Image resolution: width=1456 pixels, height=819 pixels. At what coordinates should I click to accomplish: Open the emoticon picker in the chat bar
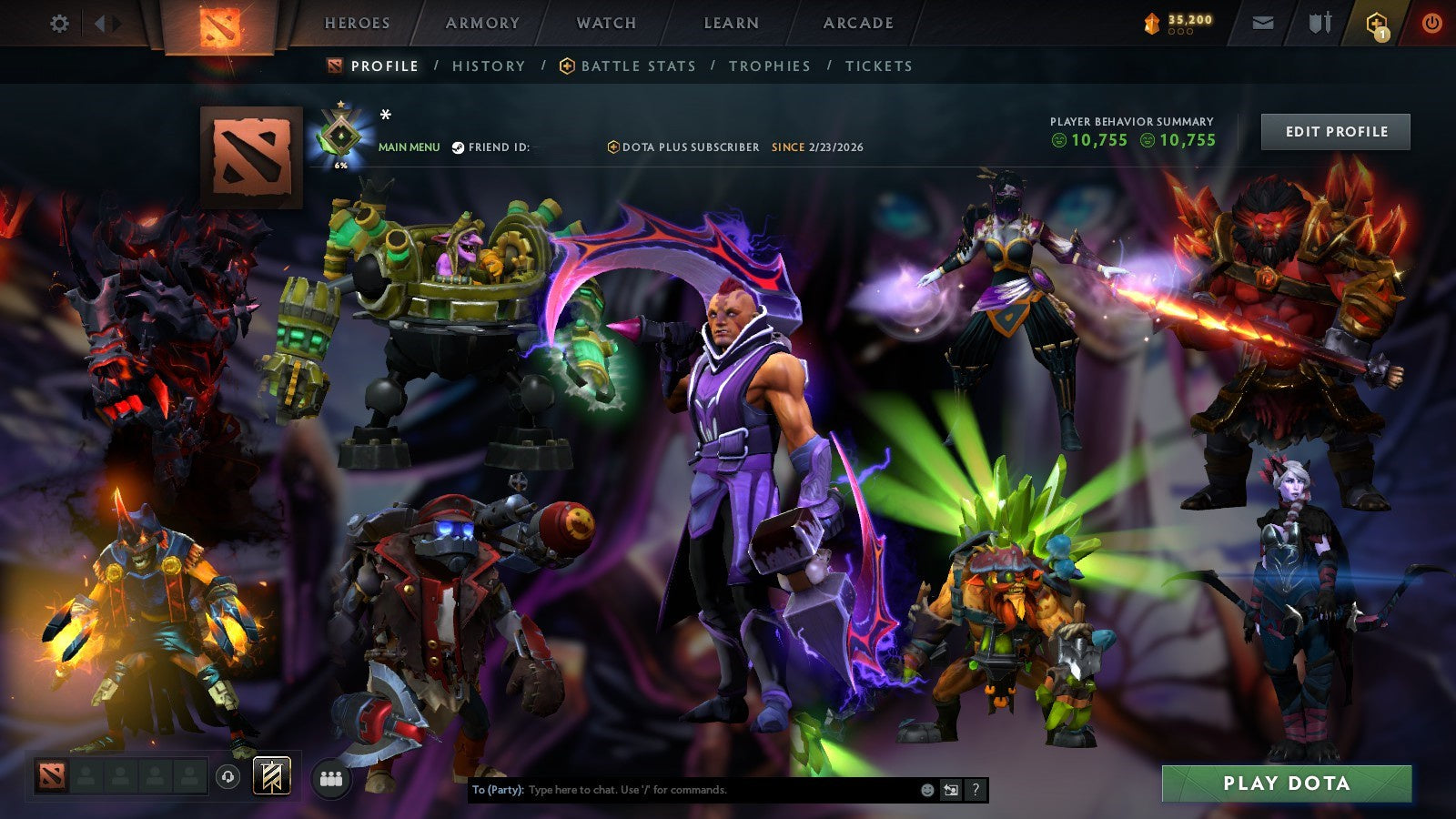click(926, 790)
